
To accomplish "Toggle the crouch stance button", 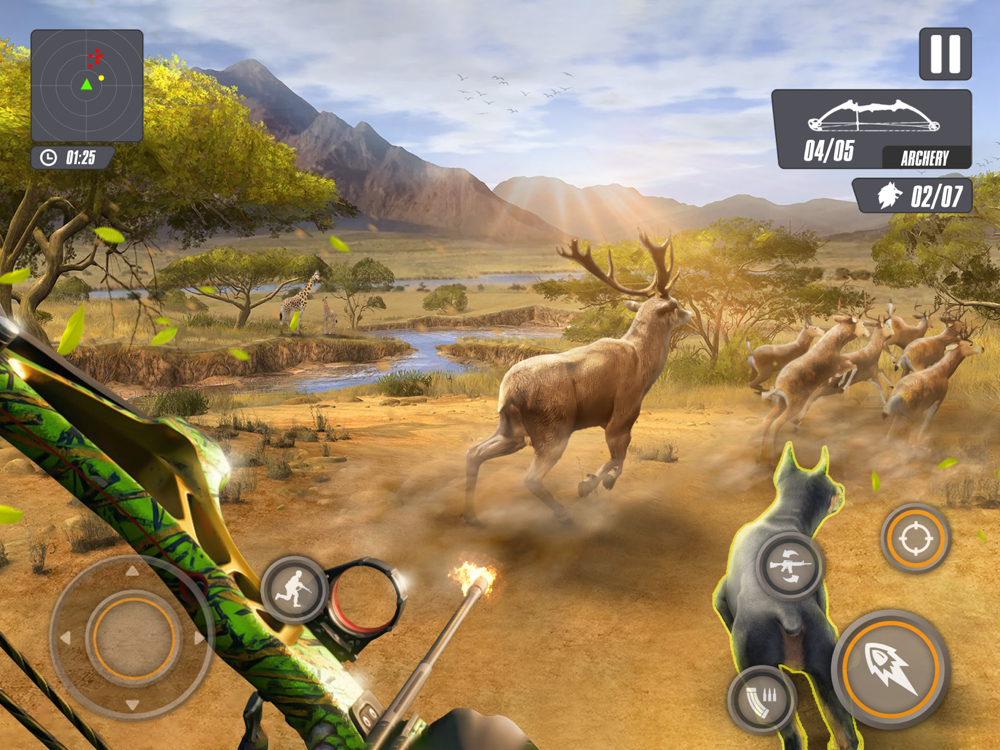I will coord(295,590).
